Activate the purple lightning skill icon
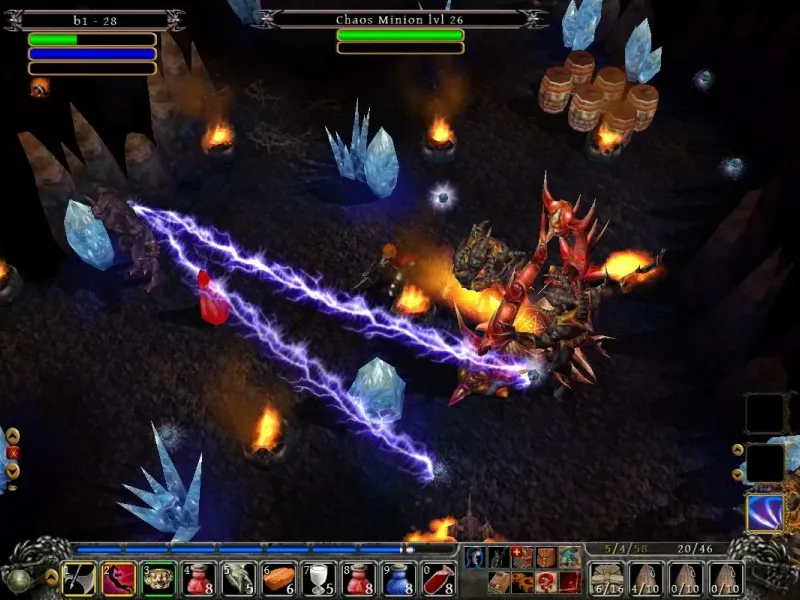 (x=765, y=513)
